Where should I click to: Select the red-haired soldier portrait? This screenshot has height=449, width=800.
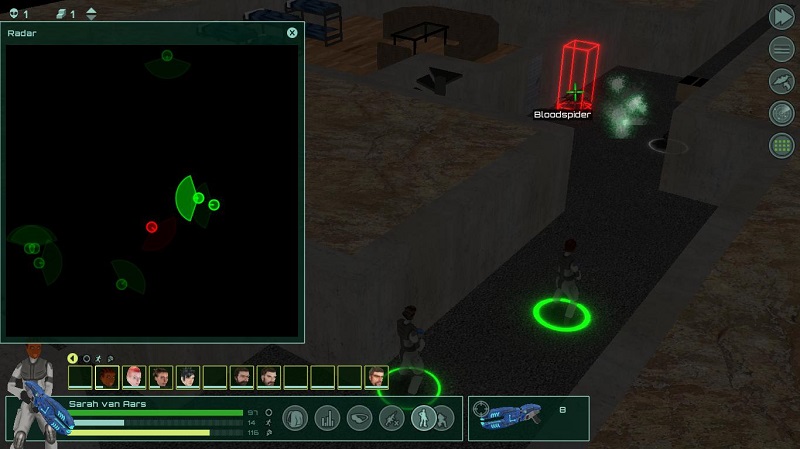pos(134,377)
